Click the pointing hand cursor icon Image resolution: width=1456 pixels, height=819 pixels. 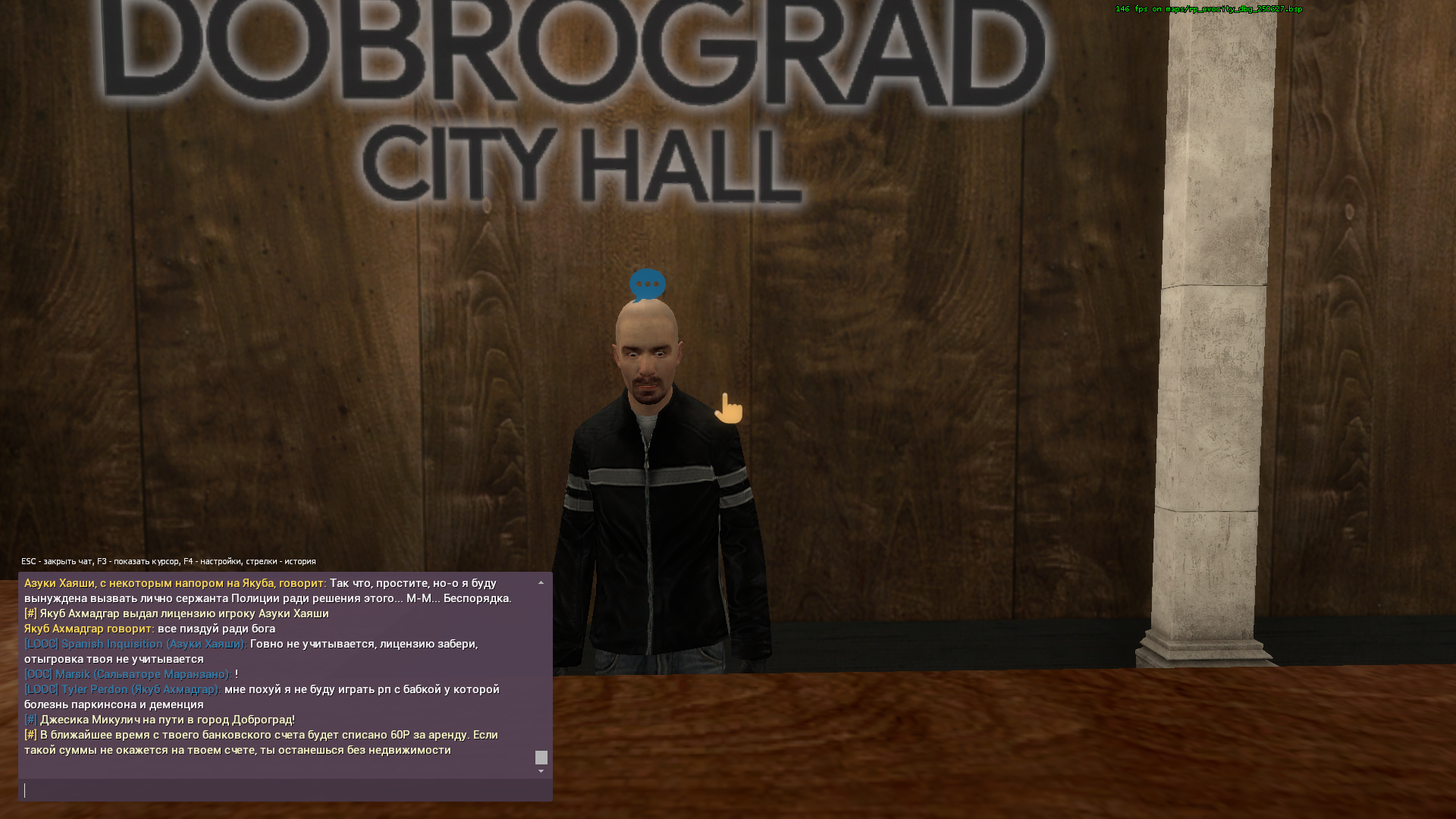[x=729, y=408]
